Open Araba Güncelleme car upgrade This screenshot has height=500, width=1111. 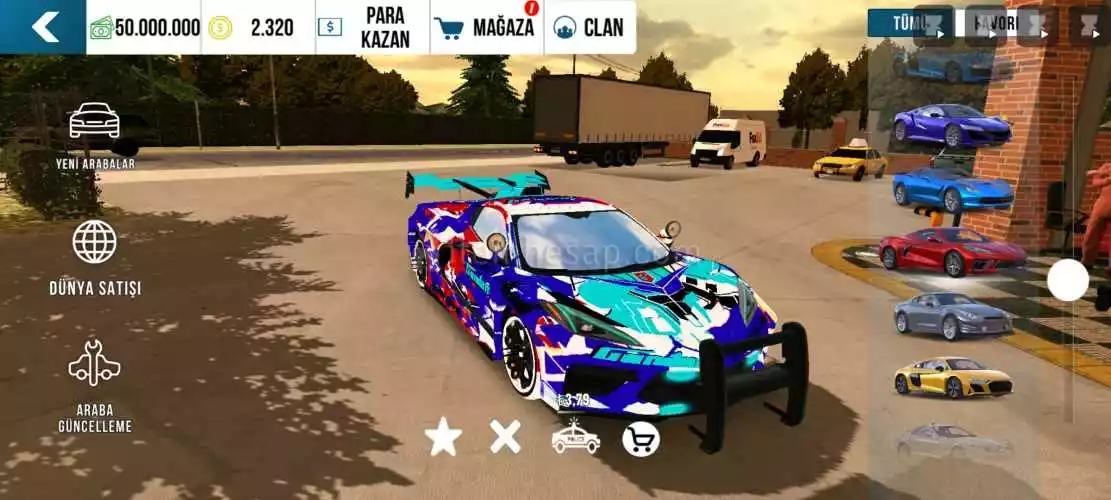[95, 385]
